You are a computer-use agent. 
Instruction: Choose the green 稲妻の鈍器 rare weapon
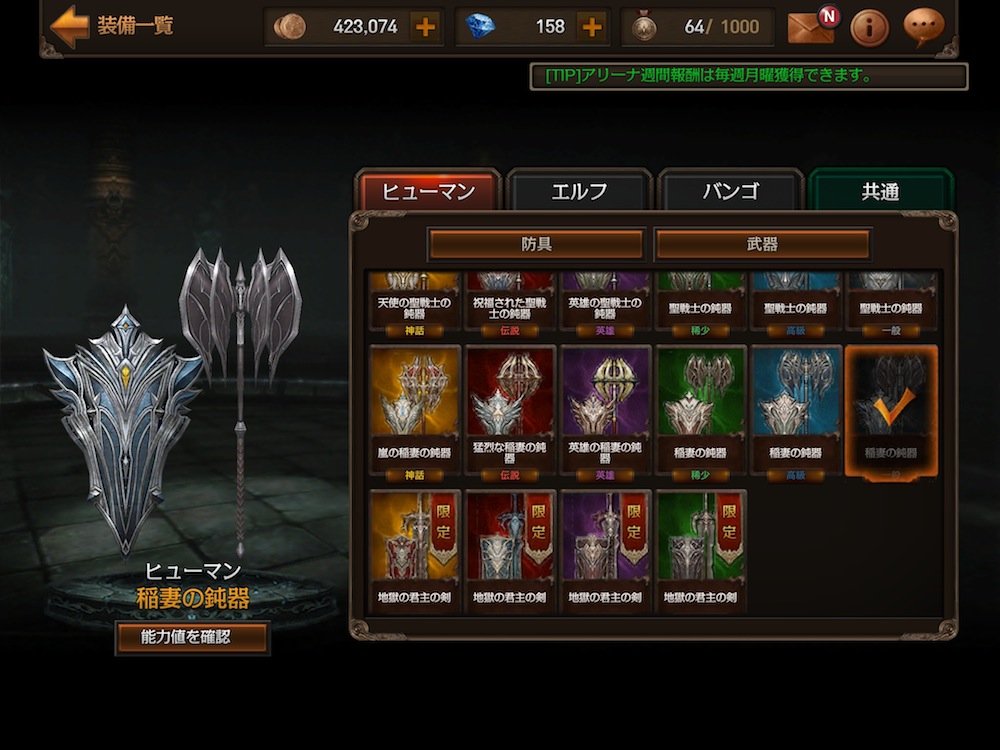pyautogui.click(x=701, y=410)
